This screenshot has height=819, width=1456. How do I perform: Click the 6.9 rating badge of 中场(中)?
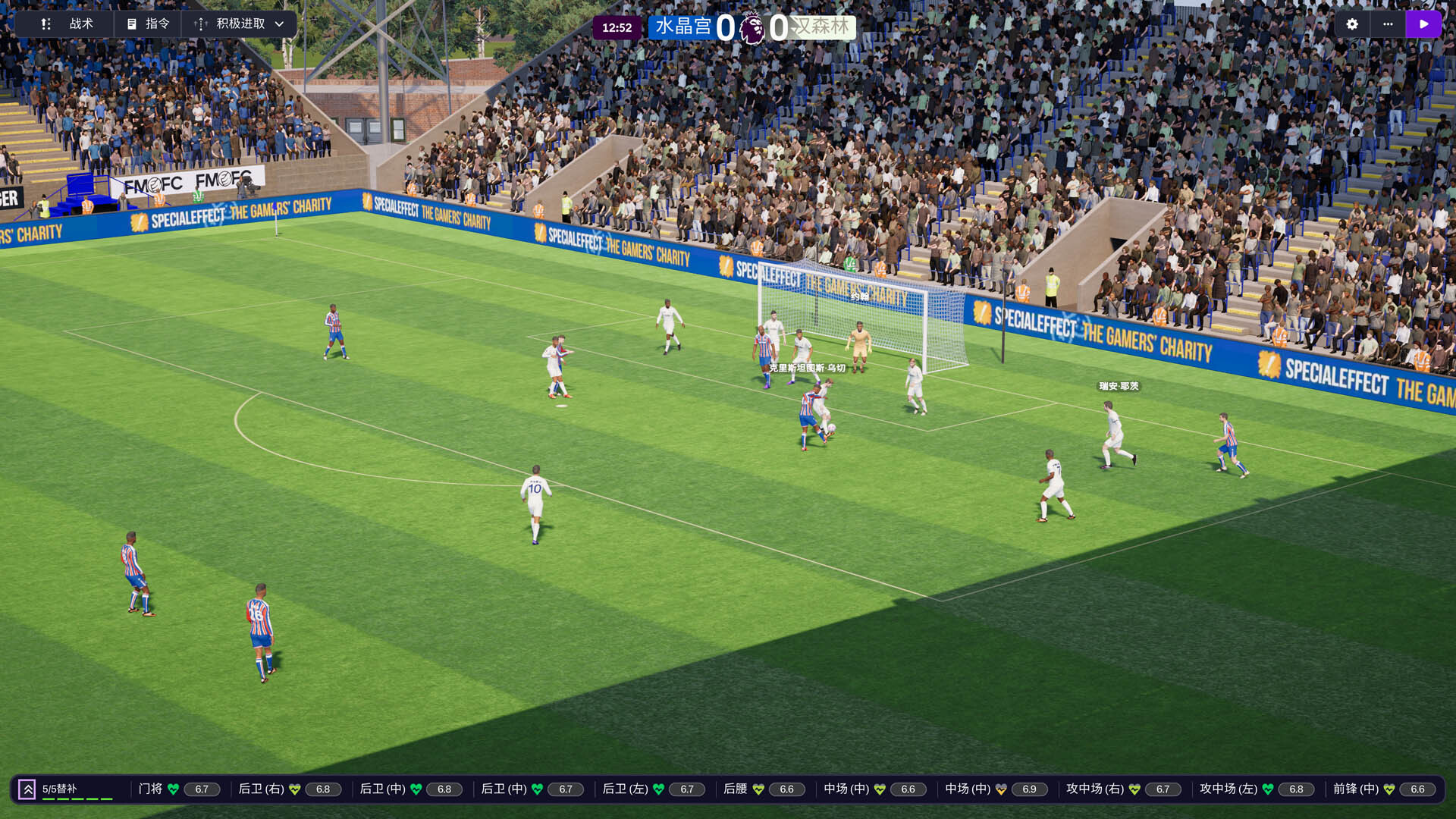[1029, 789]
